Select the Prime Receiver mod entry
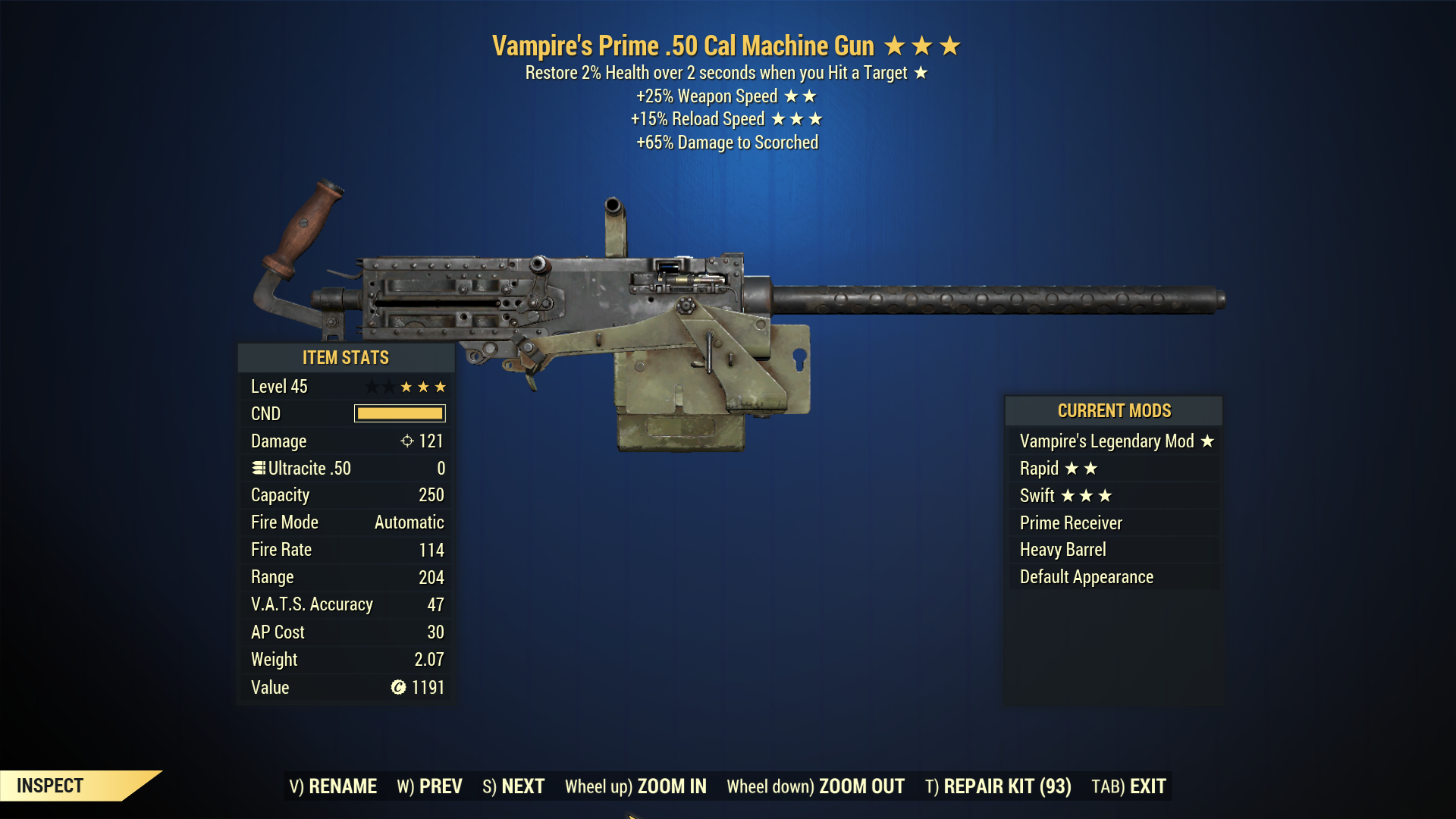The image size is (1456, 819). [x=1071, y=522]
